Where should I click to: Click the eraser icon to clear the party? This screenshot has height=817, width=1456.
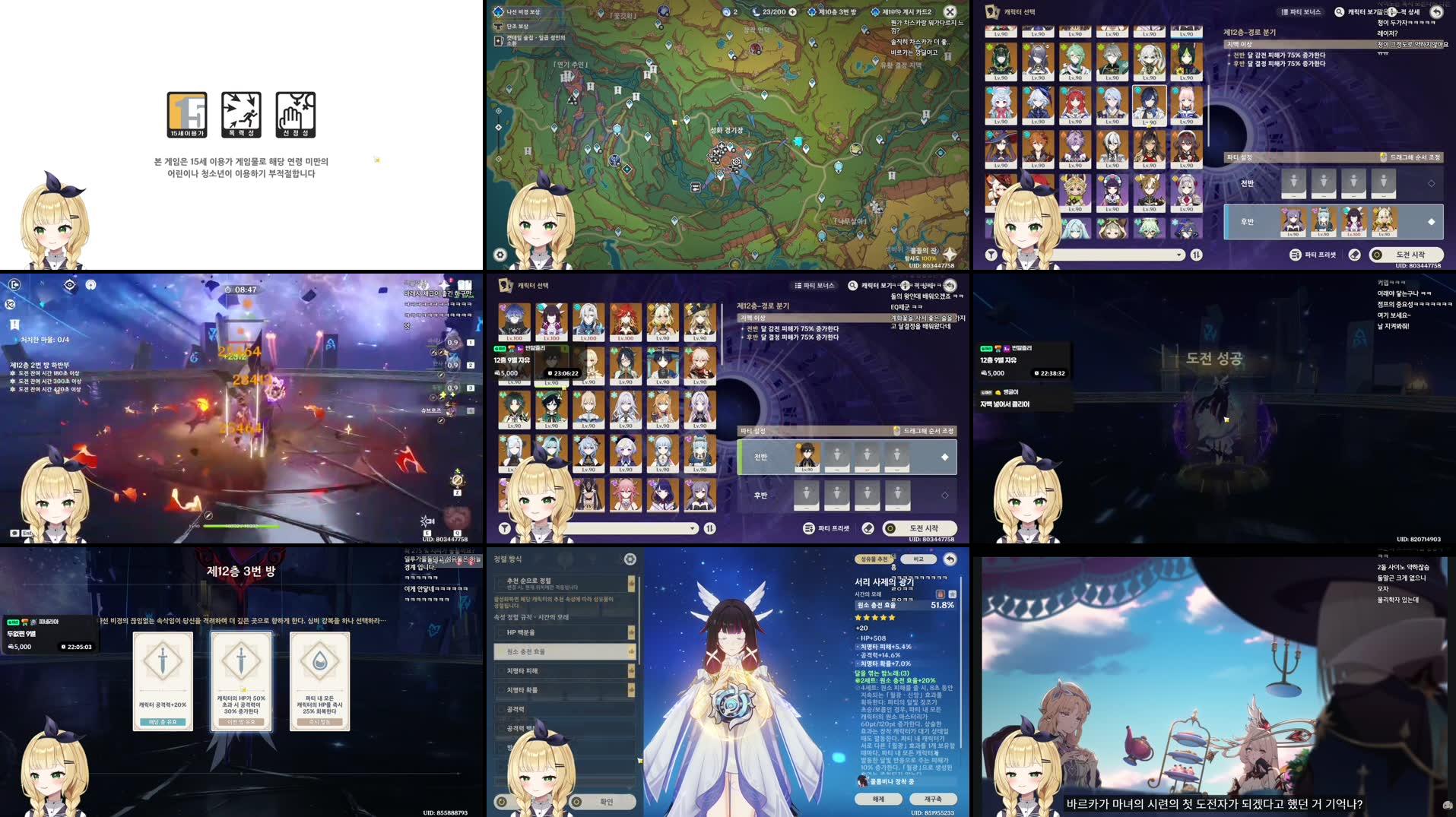(x=867, y=527)
